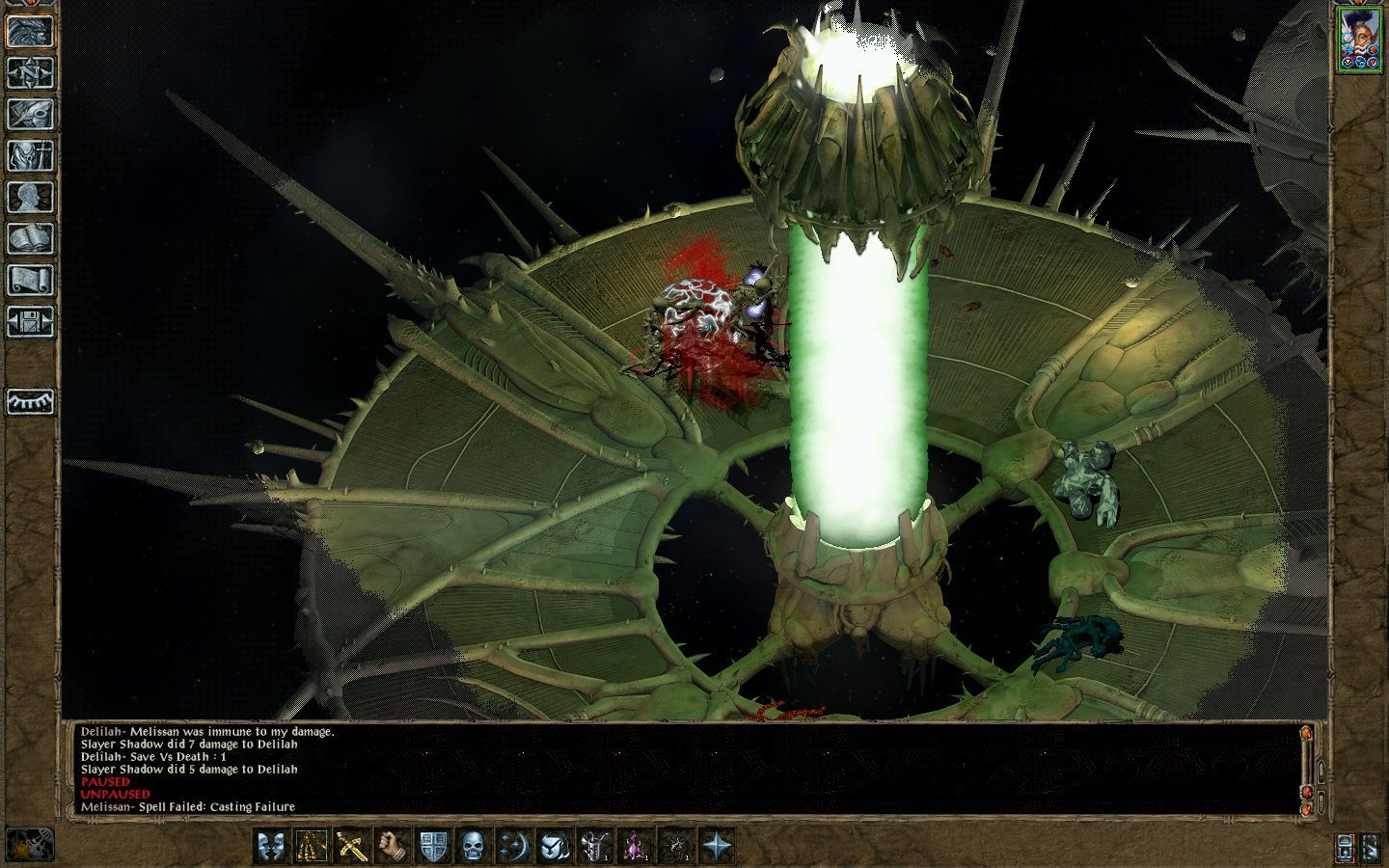Choose the golden sword weapon slot
Screen dimensions: 1389x868
point(353,847)
